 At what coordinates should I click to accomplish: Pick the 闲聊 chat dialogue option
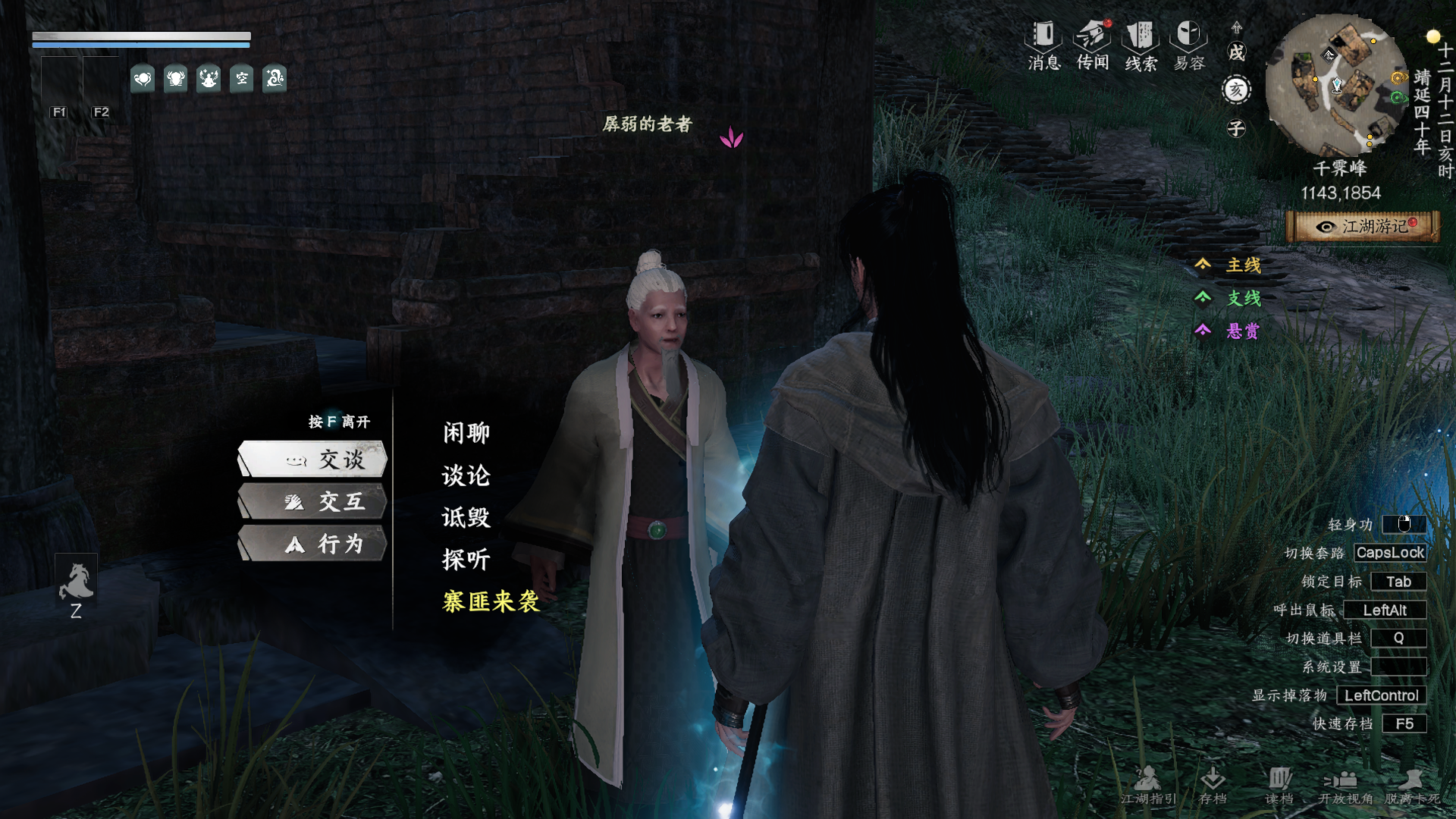[x=466, y=433]
